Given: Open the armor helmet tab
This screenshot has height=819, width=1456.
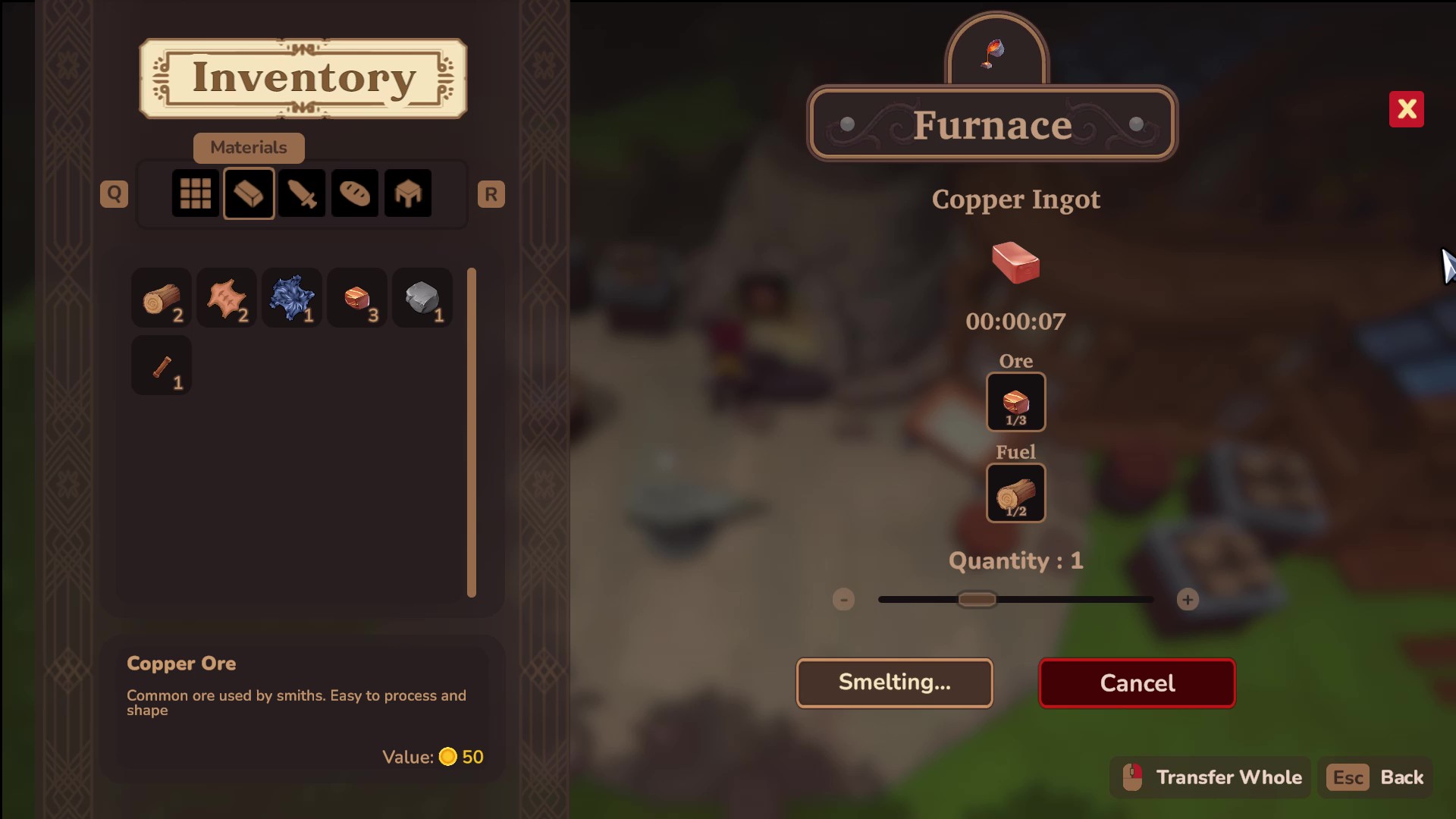Looking at the screenshot, I should coord(408,193).
